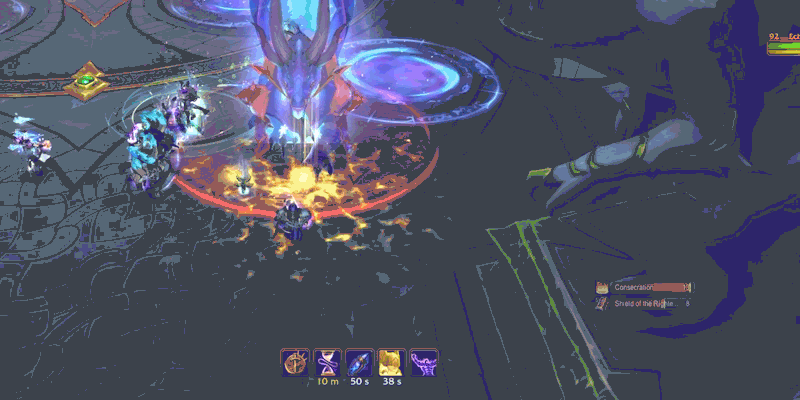Click the purple muscular figure buff icon
The image size is (800, 400).
pos(423,362)
